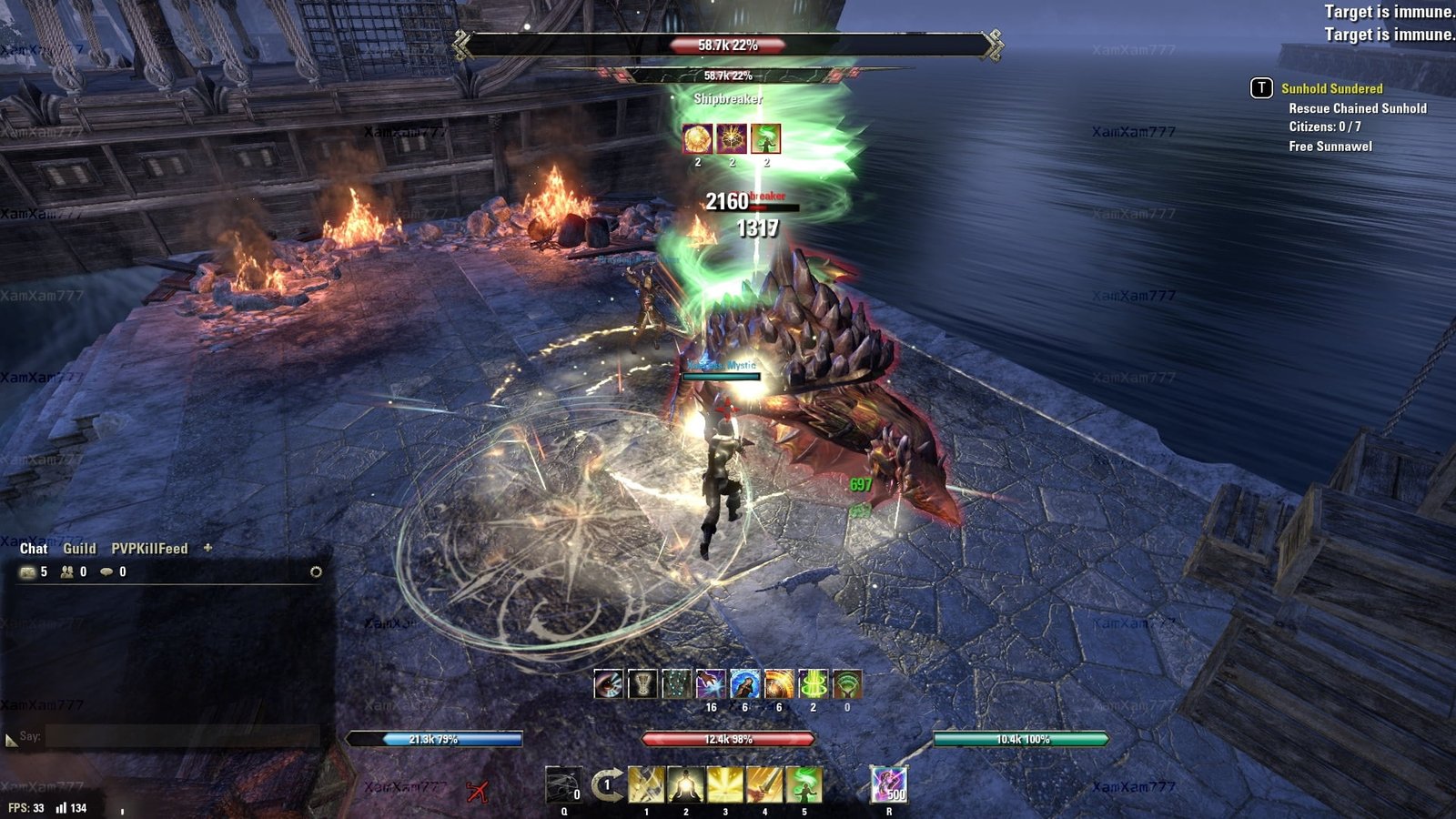
Task: Trigger the yellow light burst ability
Action: coord(725,784)
